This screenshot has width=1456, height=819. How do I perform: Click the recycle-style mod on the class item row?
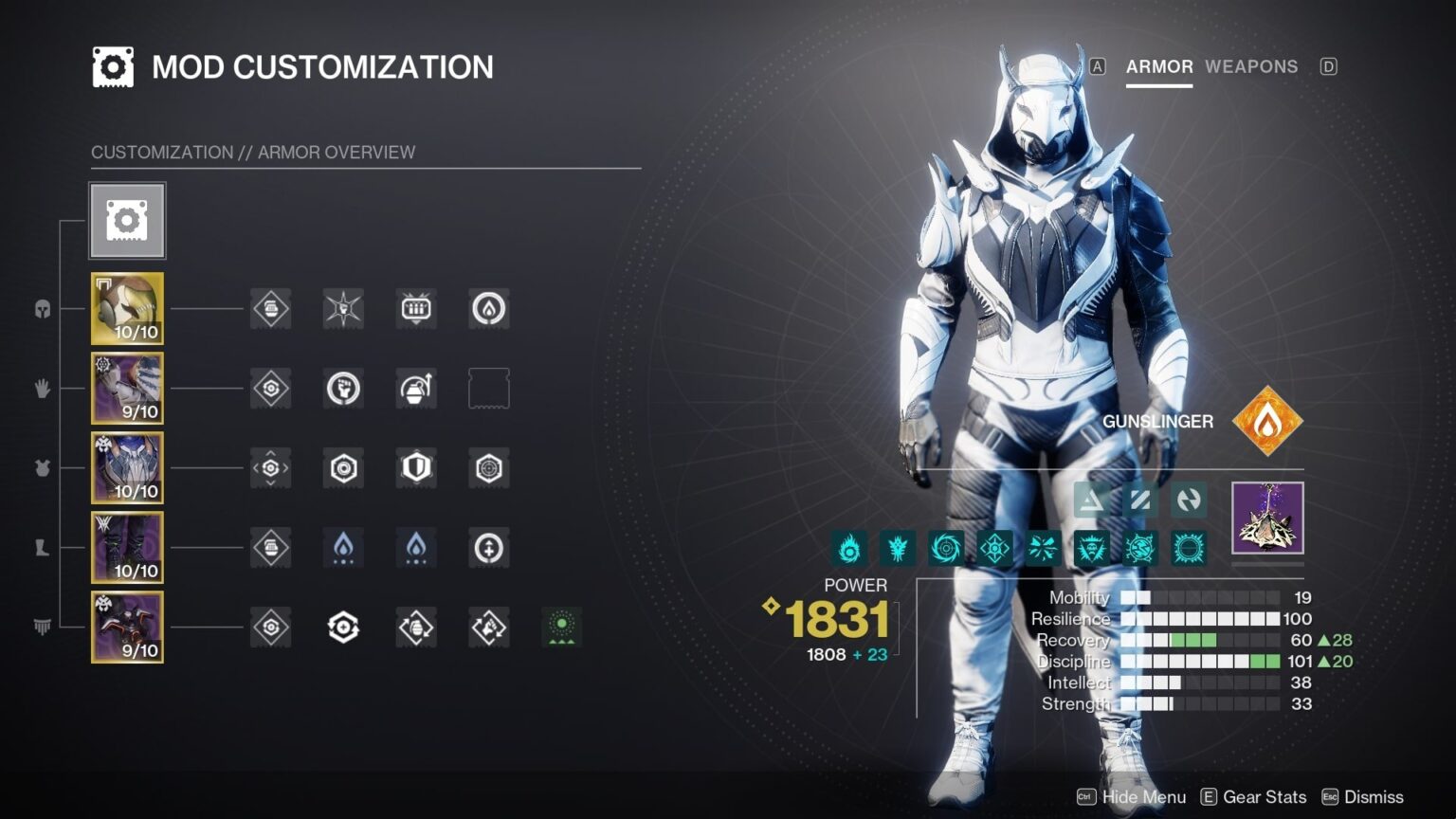342,628
